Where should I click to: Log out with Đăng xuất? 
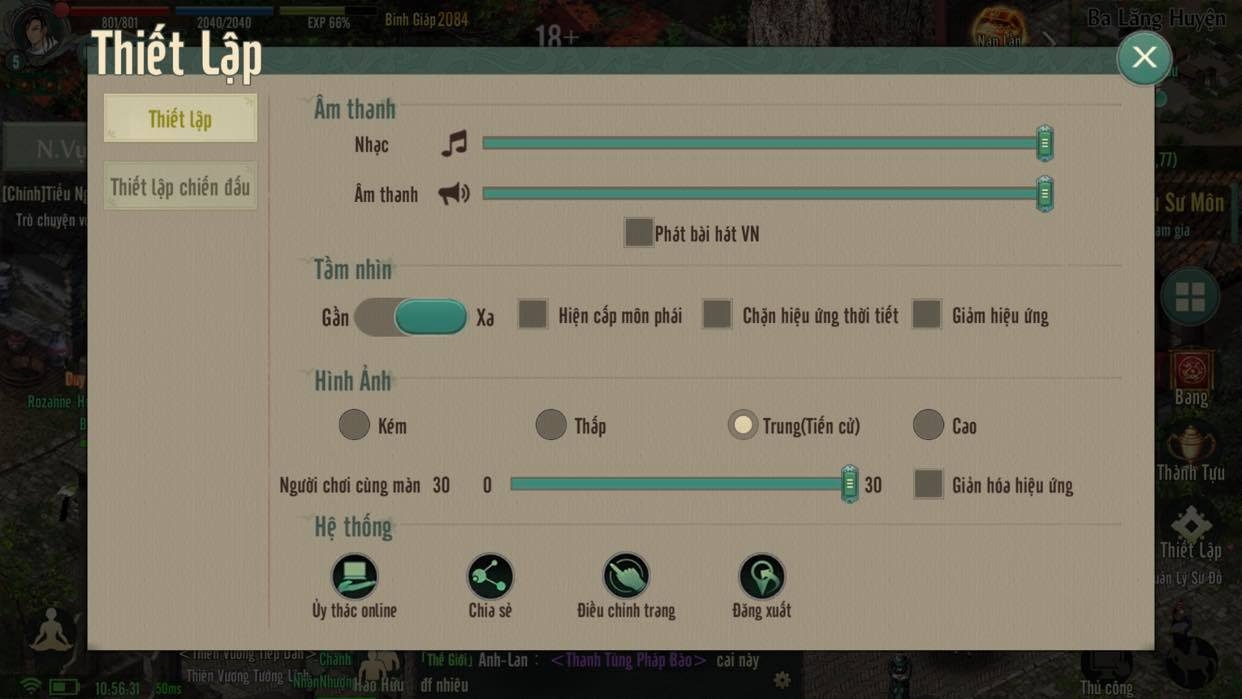click(x=762, y=578)
